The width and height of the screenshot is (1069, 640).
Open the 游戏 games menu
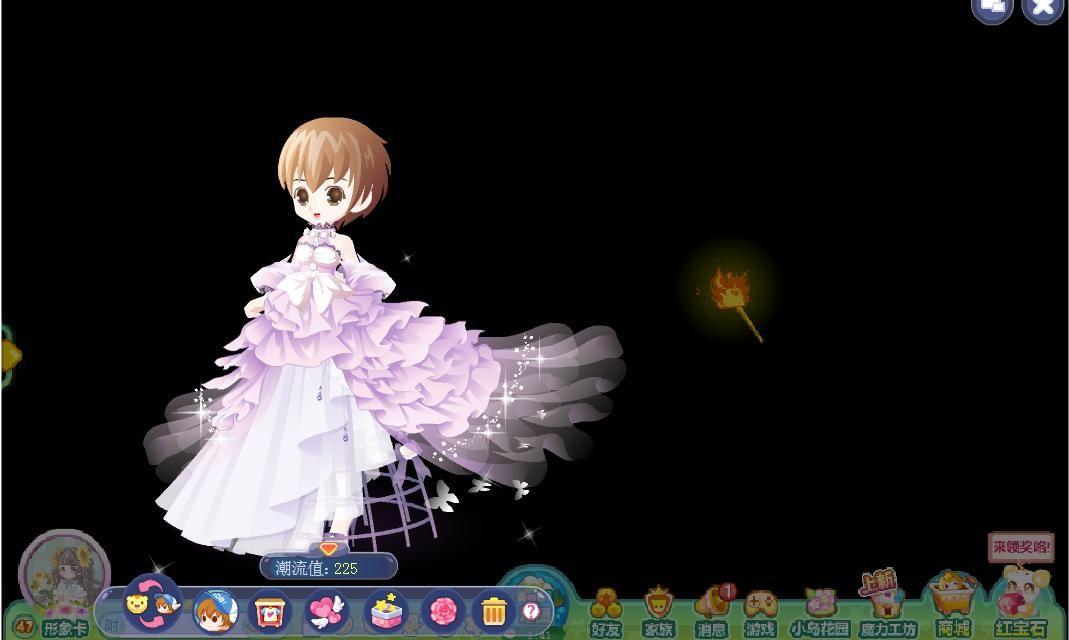pyautogui.click(x=761, y=611)
